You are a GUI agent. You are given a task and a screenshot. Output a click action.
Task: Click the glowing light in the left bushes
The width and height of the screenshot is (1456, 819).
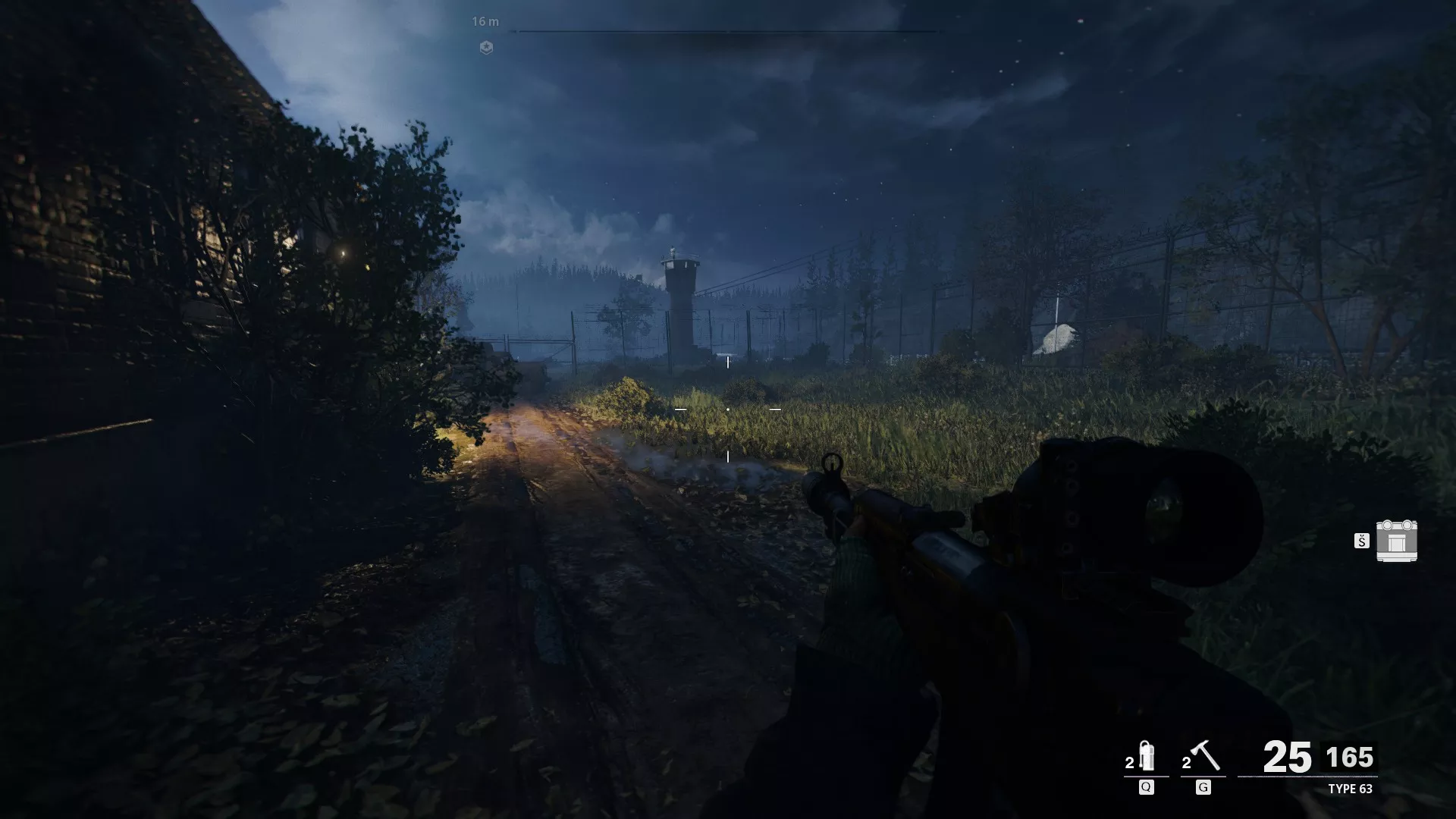(341, 251)
